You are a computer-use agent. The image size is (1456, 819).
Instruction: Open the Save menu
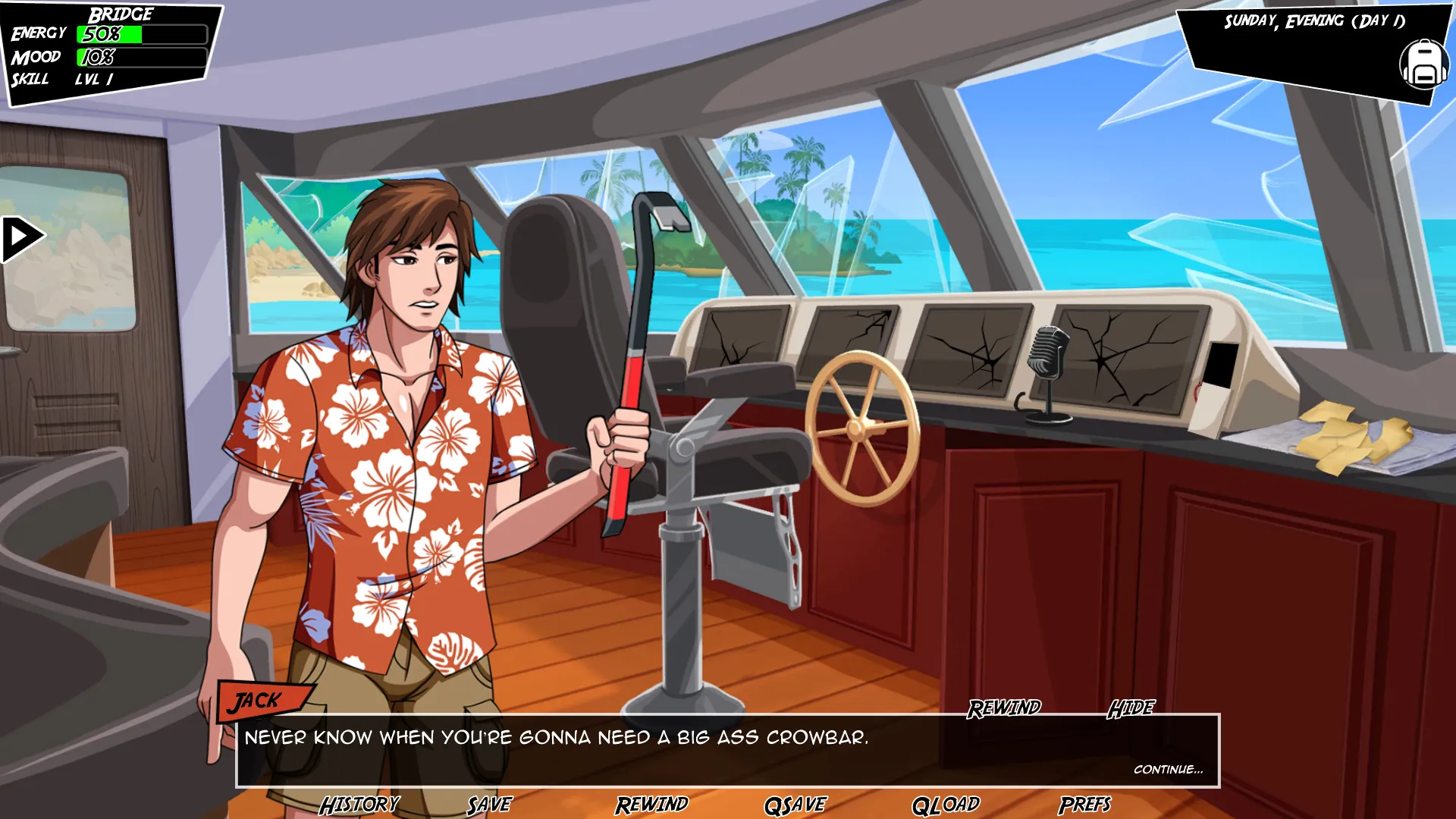point(490,805)
